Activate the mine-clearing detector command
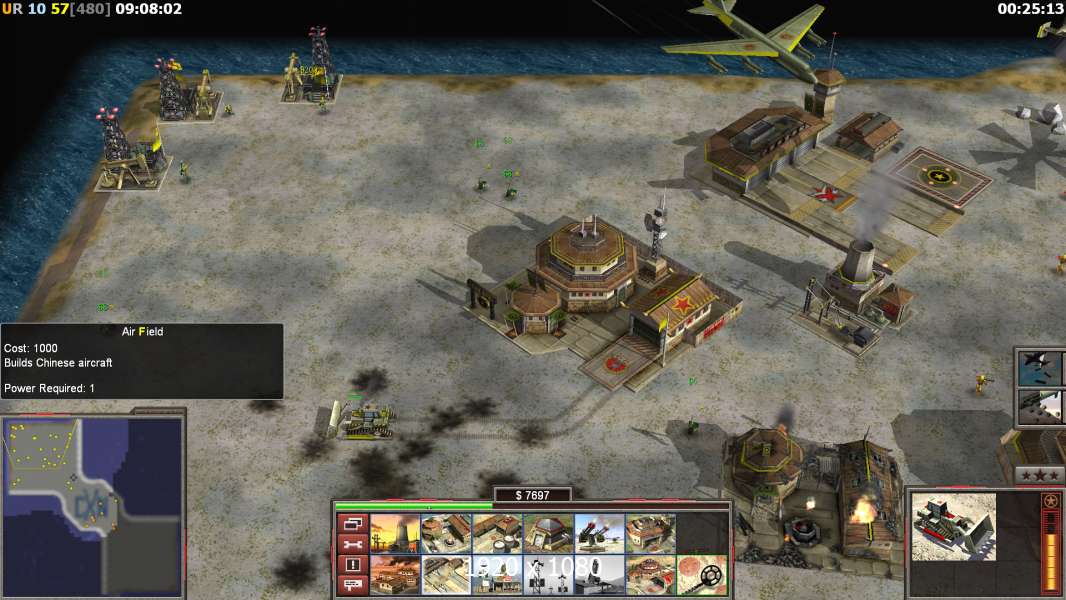 pos(702,575)
